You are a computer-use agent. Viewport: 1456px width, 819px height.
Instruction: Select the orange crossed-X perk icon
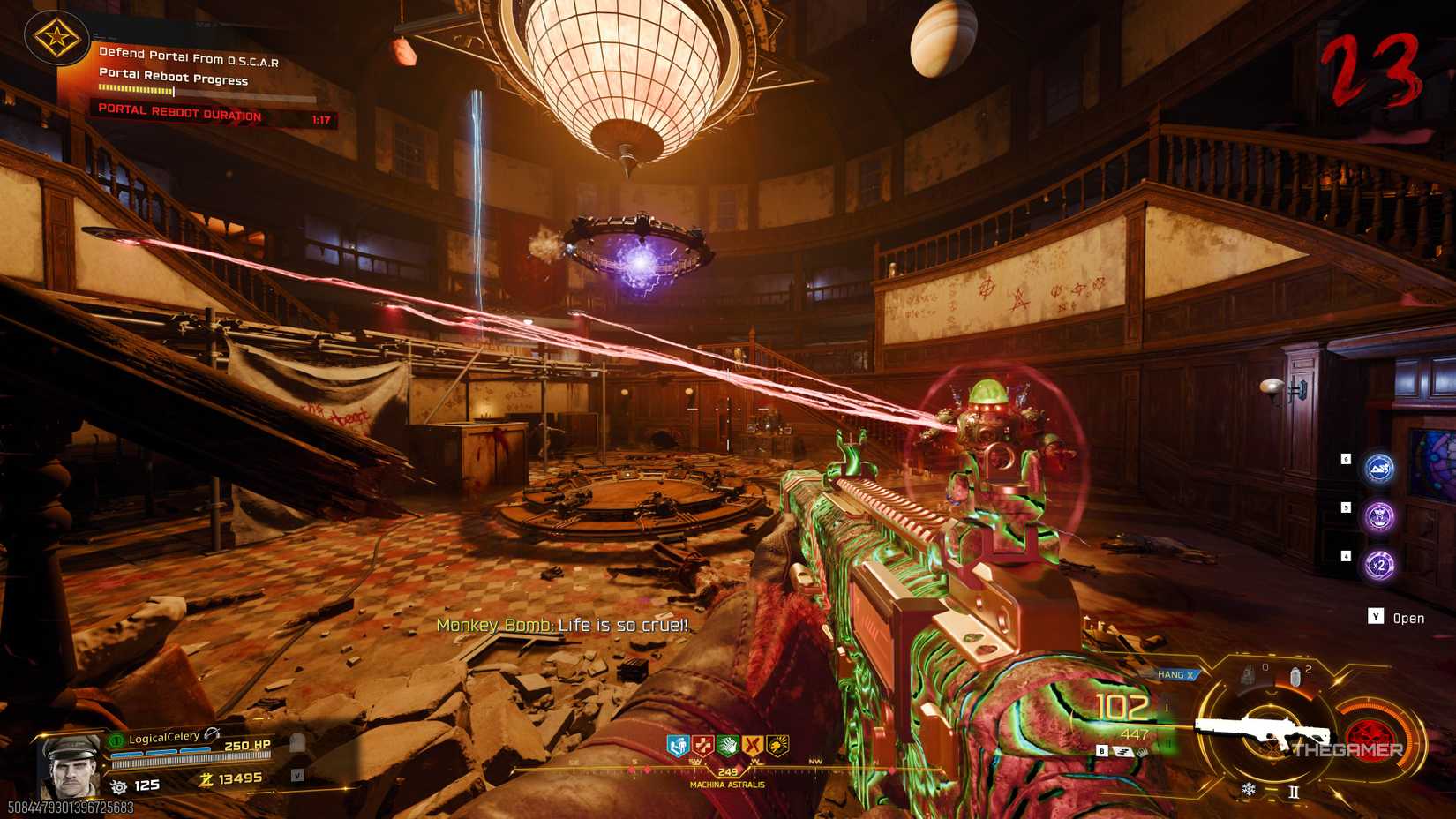coord(752,747)
